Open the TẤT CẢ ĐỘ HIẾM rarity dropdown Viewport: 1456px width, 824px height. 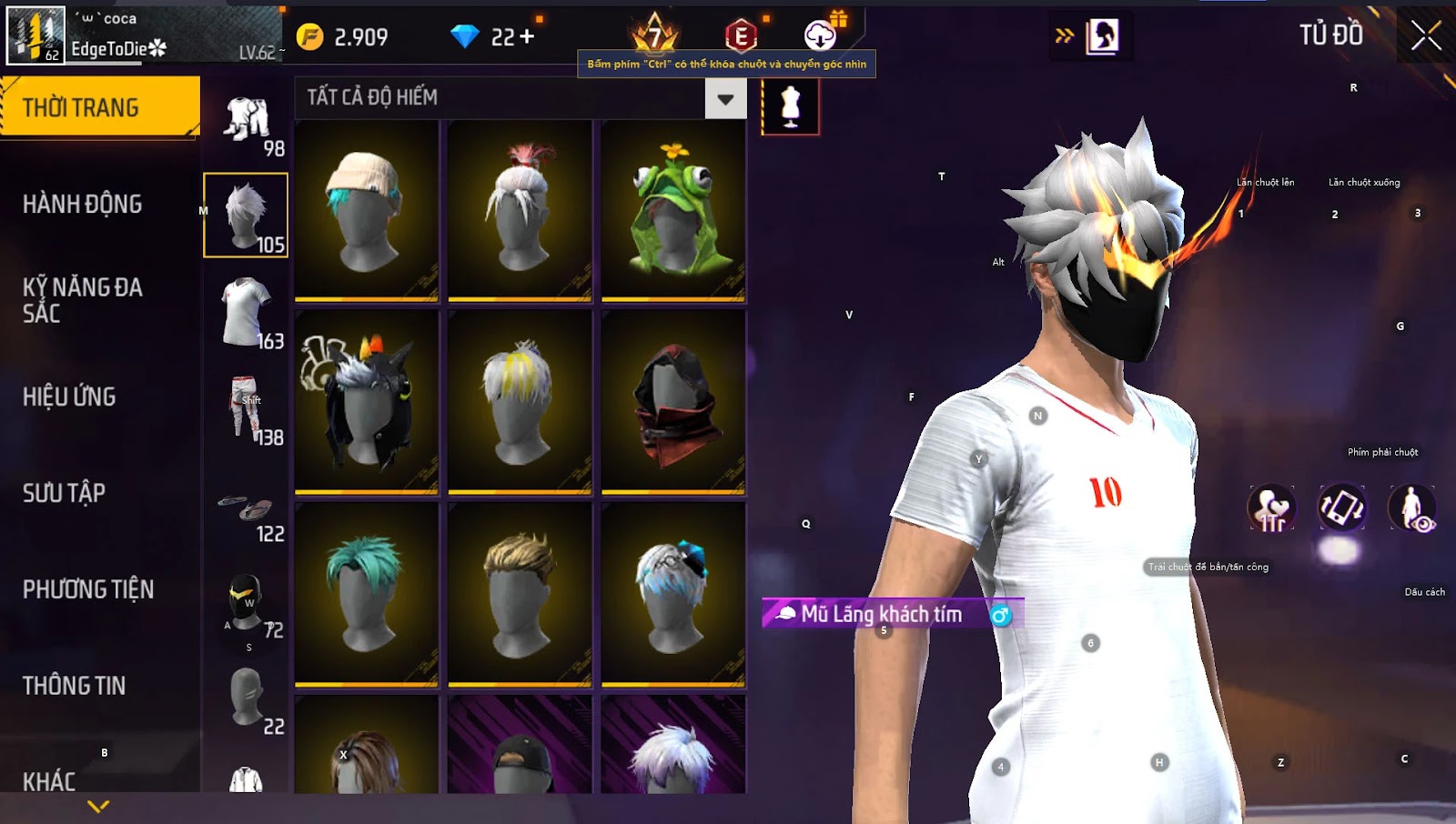click(x=724, y=98)
